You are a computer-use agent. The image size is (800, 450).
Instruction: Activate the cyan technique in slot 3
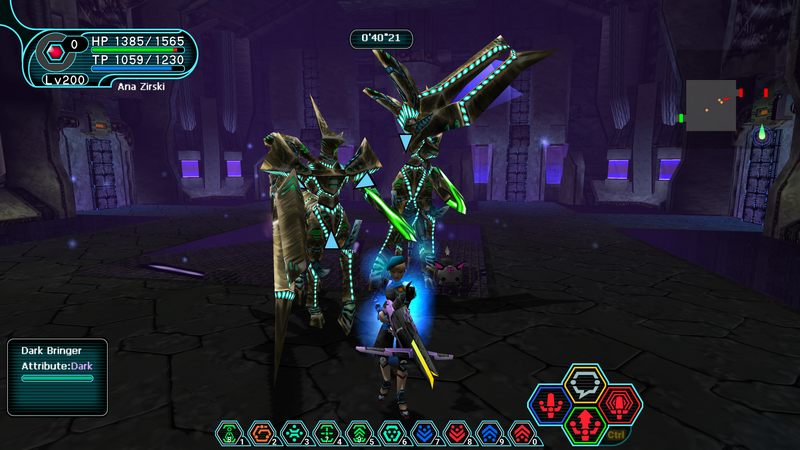pos(294,432)
